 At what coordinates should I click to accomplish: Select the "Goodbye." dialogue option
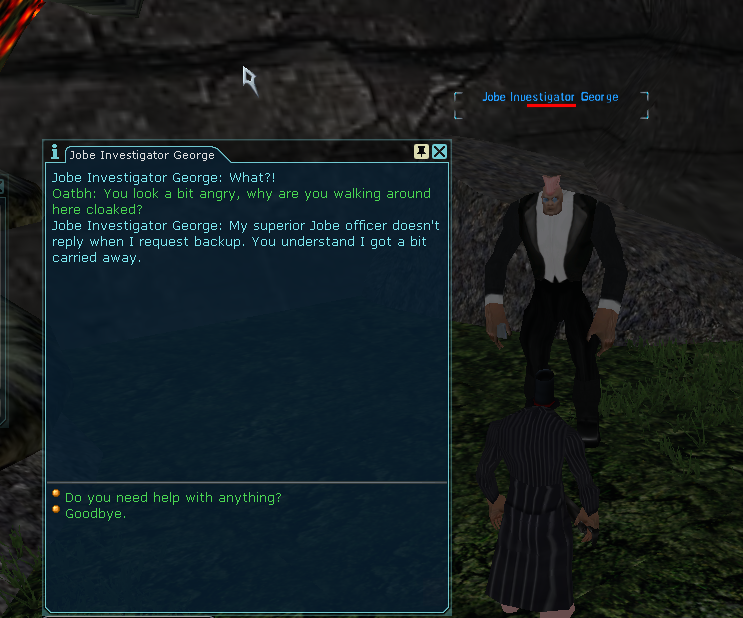pos(96,514)
